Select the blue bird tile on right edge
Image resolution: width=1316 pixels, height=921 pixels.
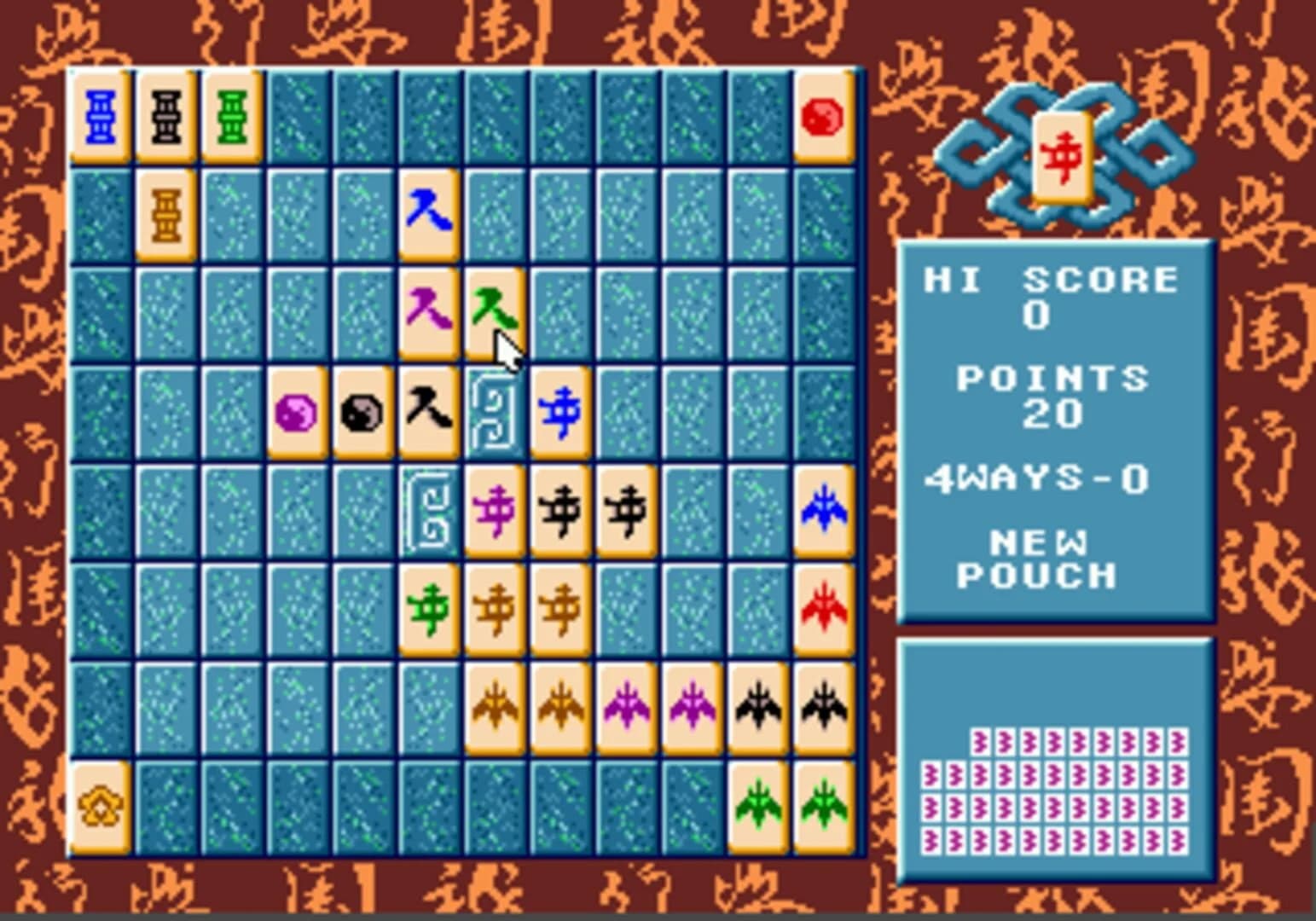coord(823,510)
